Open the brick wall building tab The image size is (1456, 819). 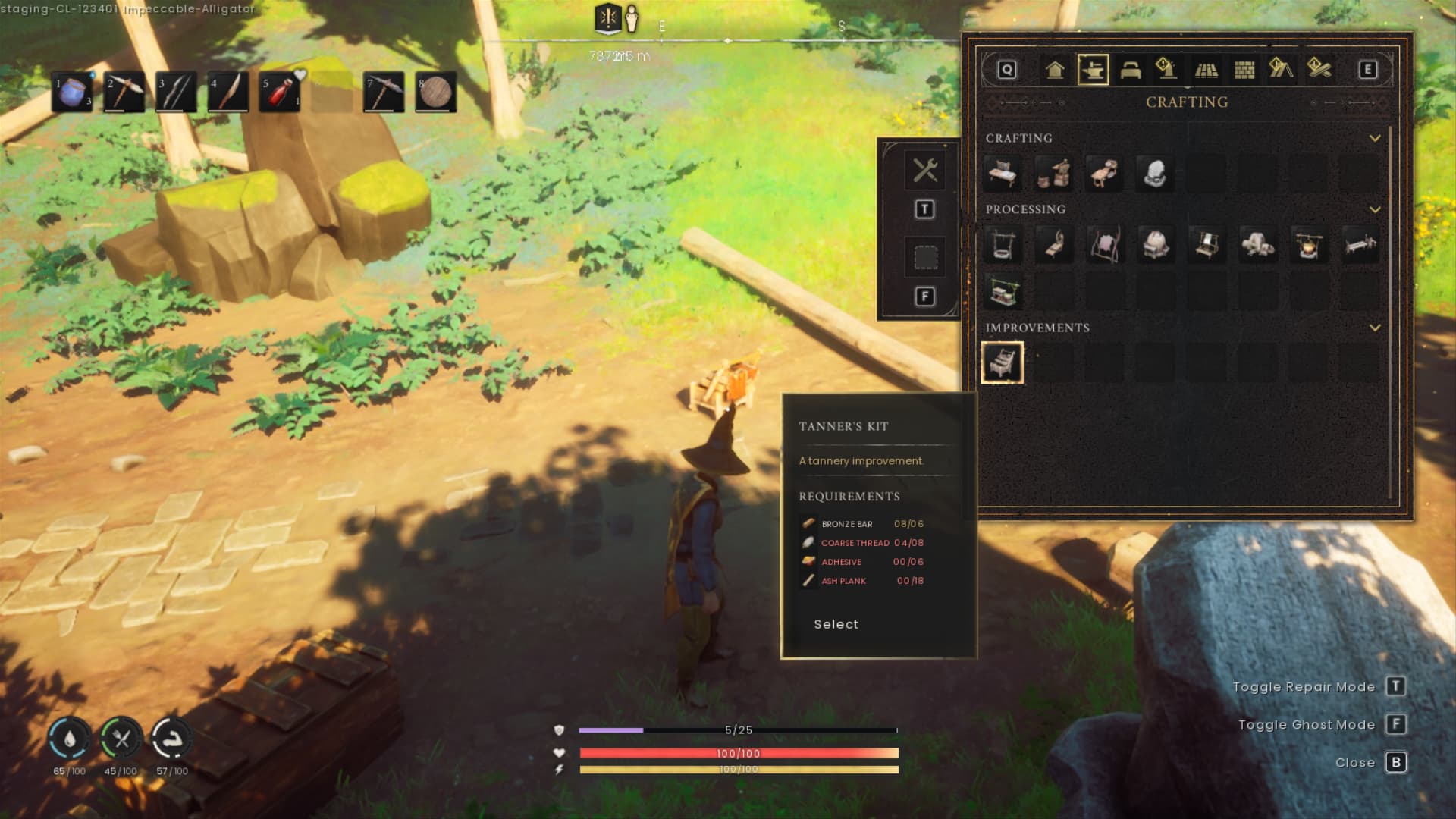(1244, 70)
